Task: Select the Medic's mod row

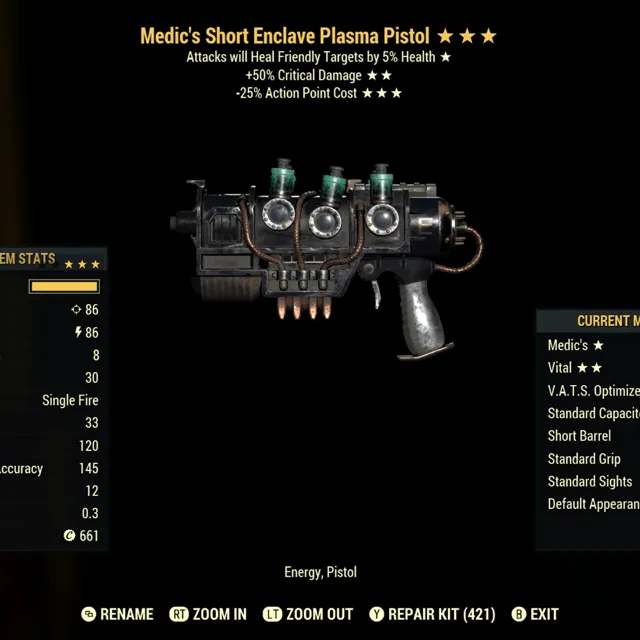Action: tap(576, 345)
